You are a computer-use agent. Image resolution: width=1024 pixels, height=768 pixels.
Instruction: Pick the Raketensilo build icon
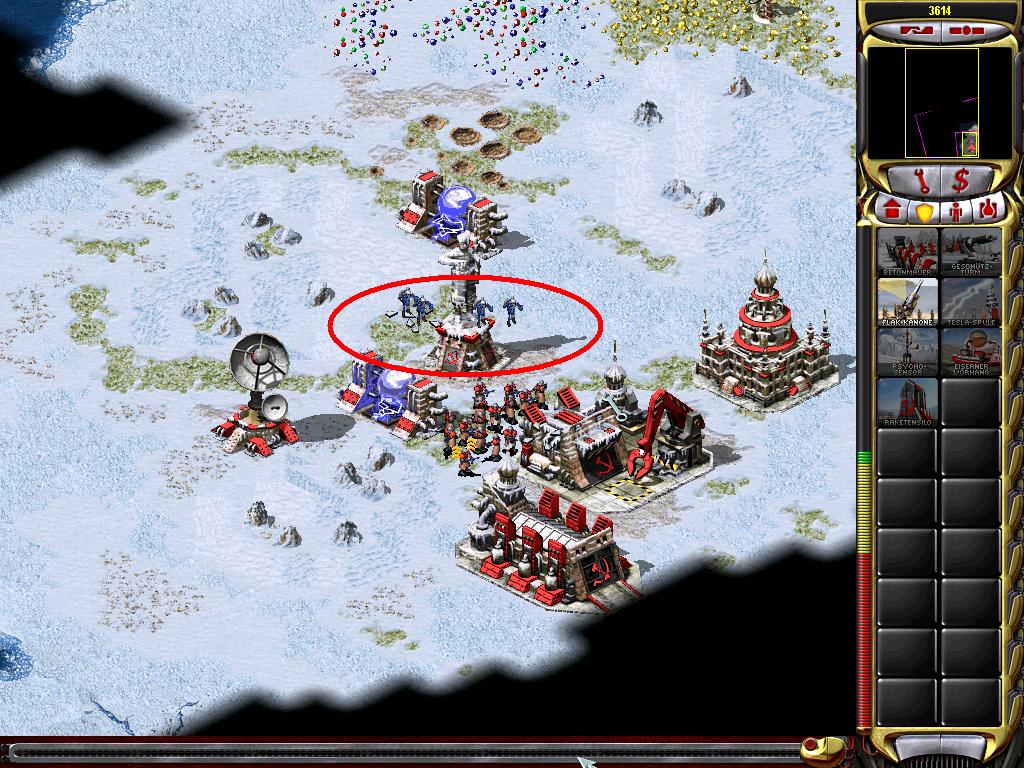[x=908, y=402]
